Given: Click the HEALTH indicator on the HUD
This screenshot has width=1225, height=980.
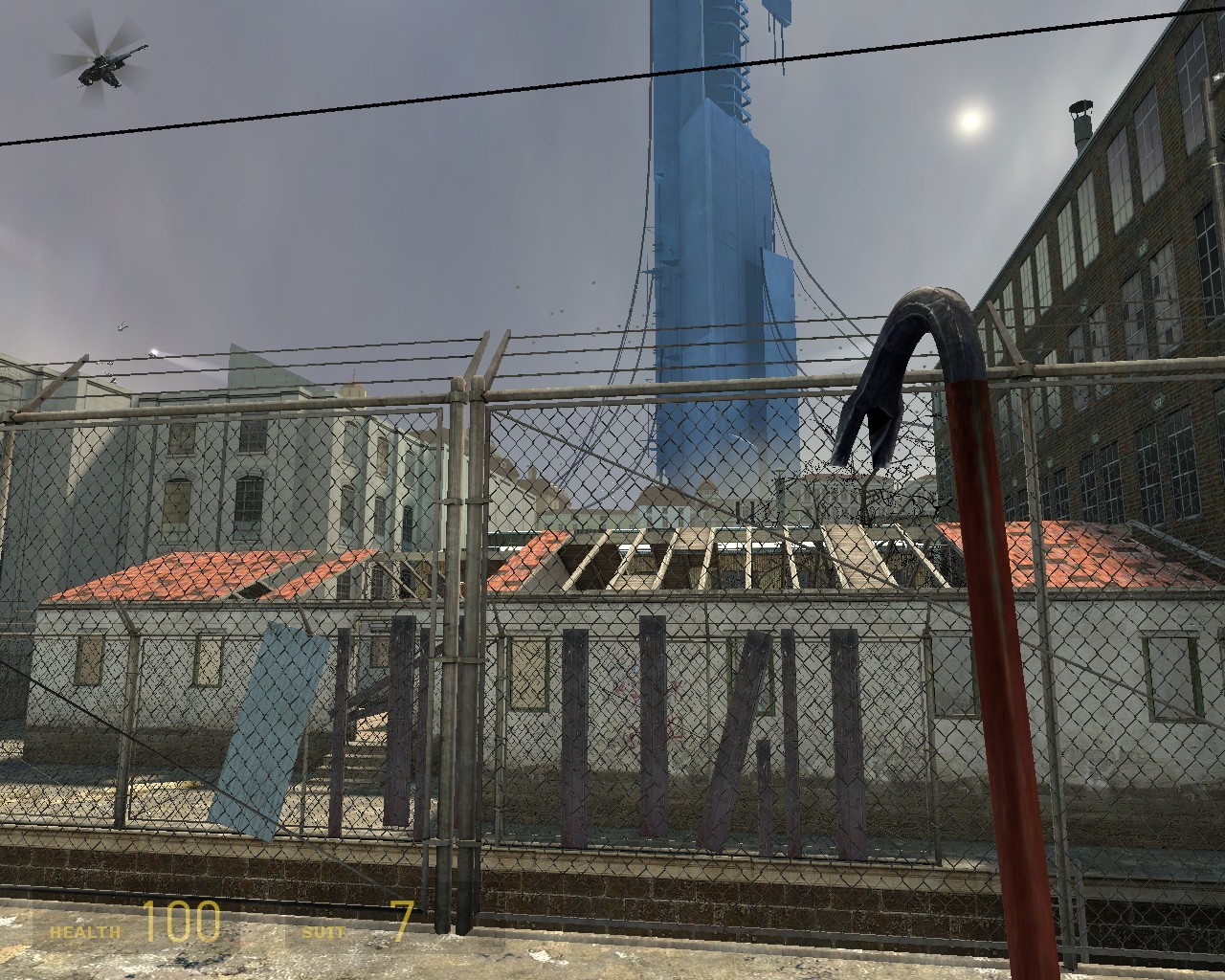Looking at the screenshot, I should pyautogui.click(x=84, y=926).
